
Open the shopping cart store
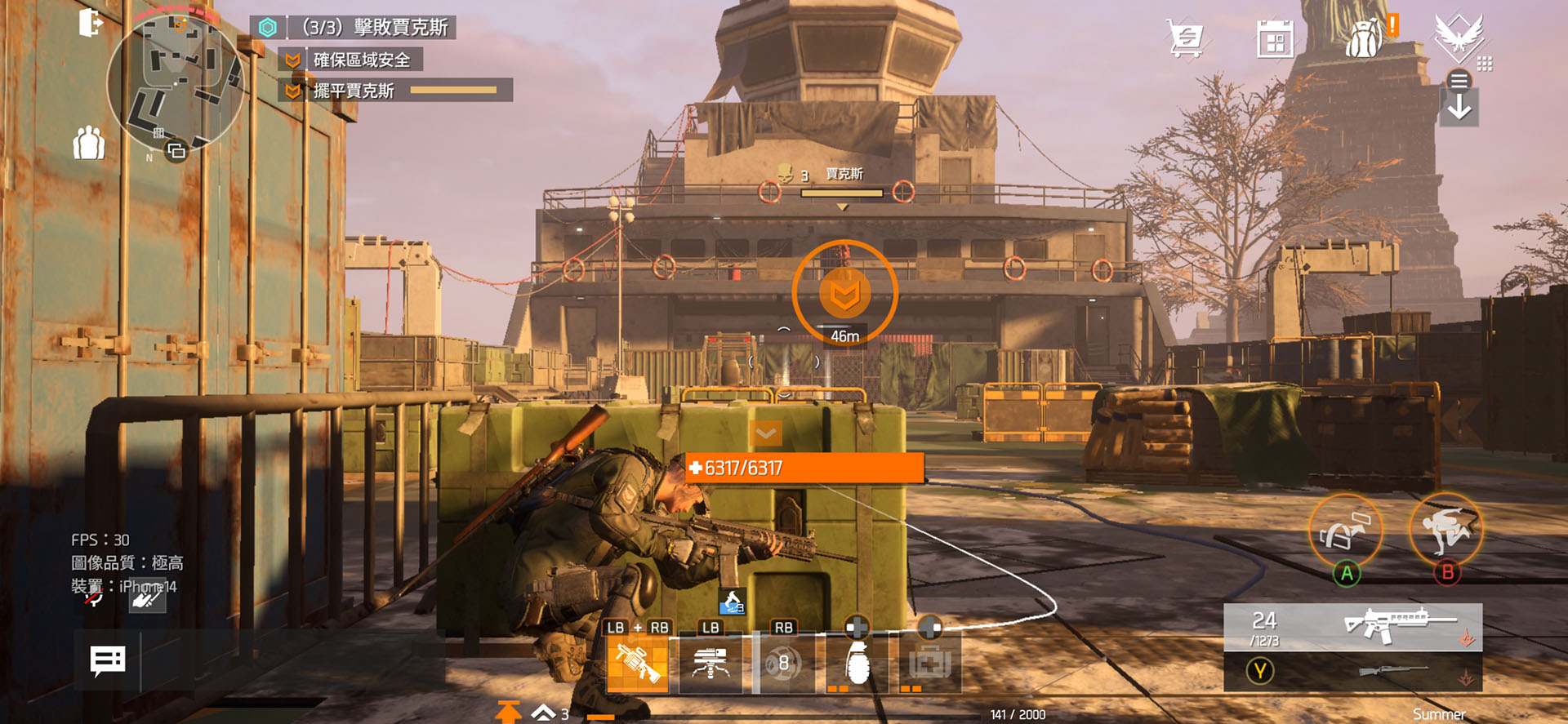1185,38
